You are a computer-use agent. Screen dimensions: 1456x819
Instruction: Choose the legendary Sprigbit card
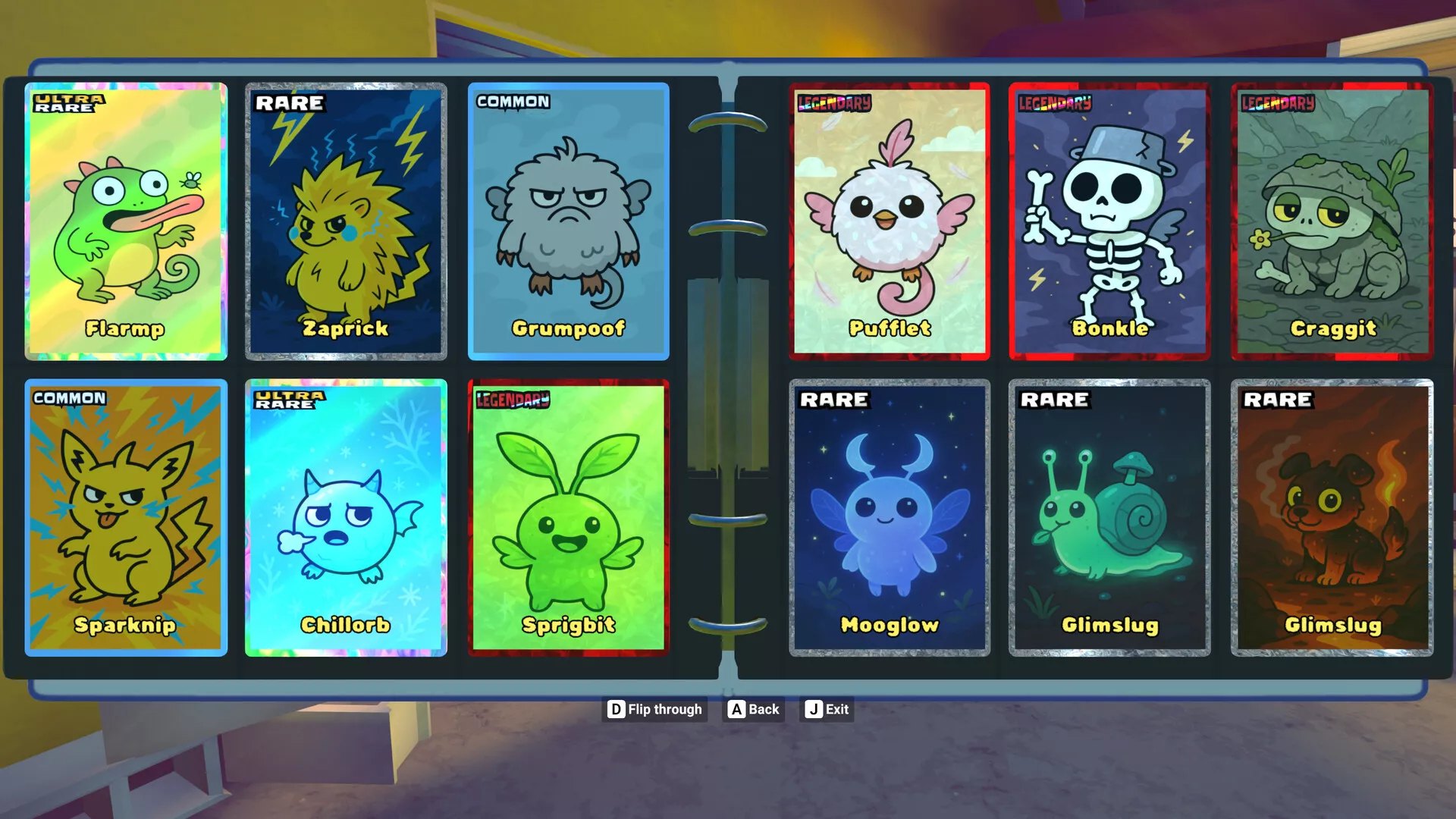[568, 517]
